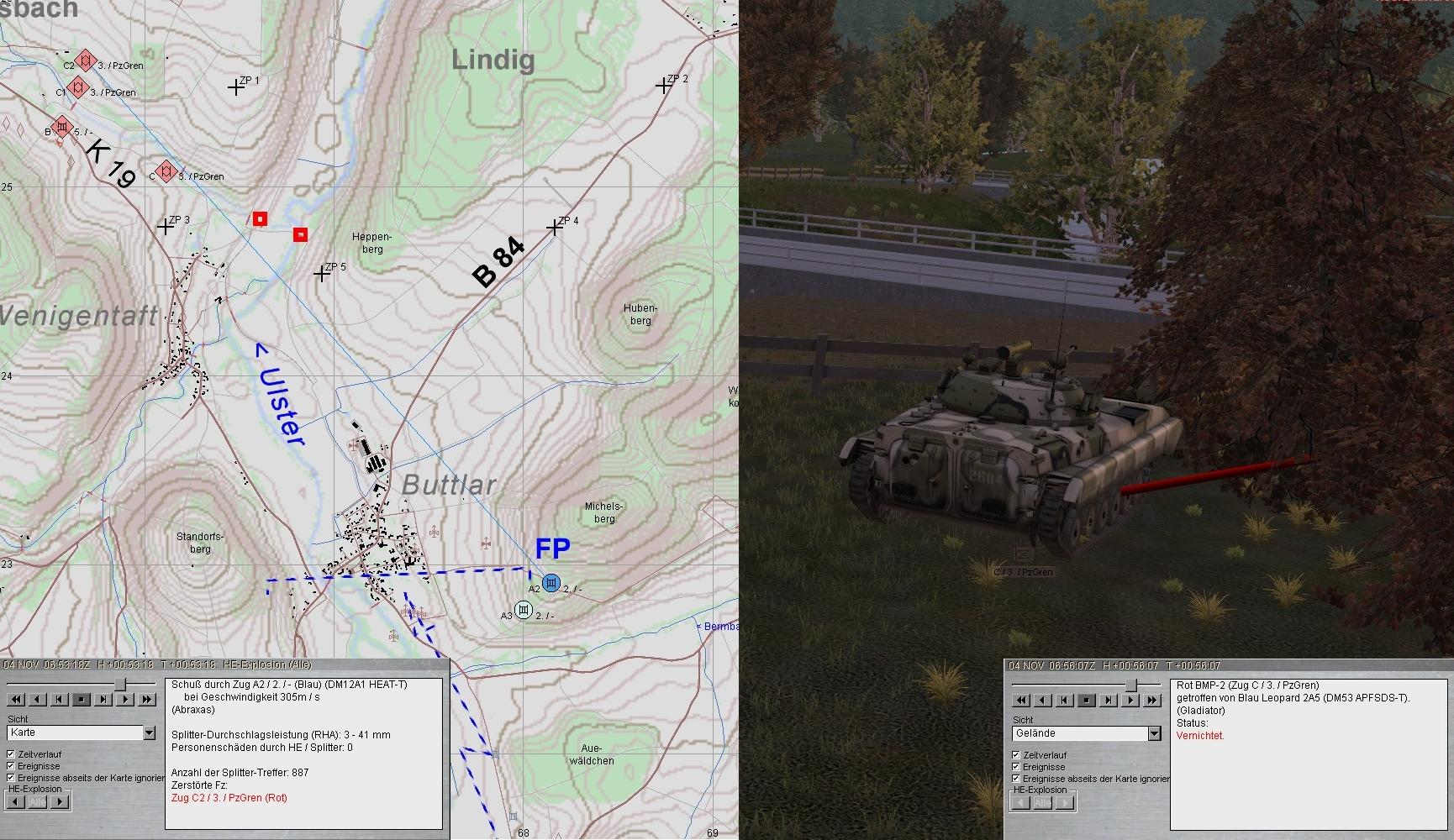Stop playback in the Gelände panel
1454x840 pixels.
[1087, 700]
